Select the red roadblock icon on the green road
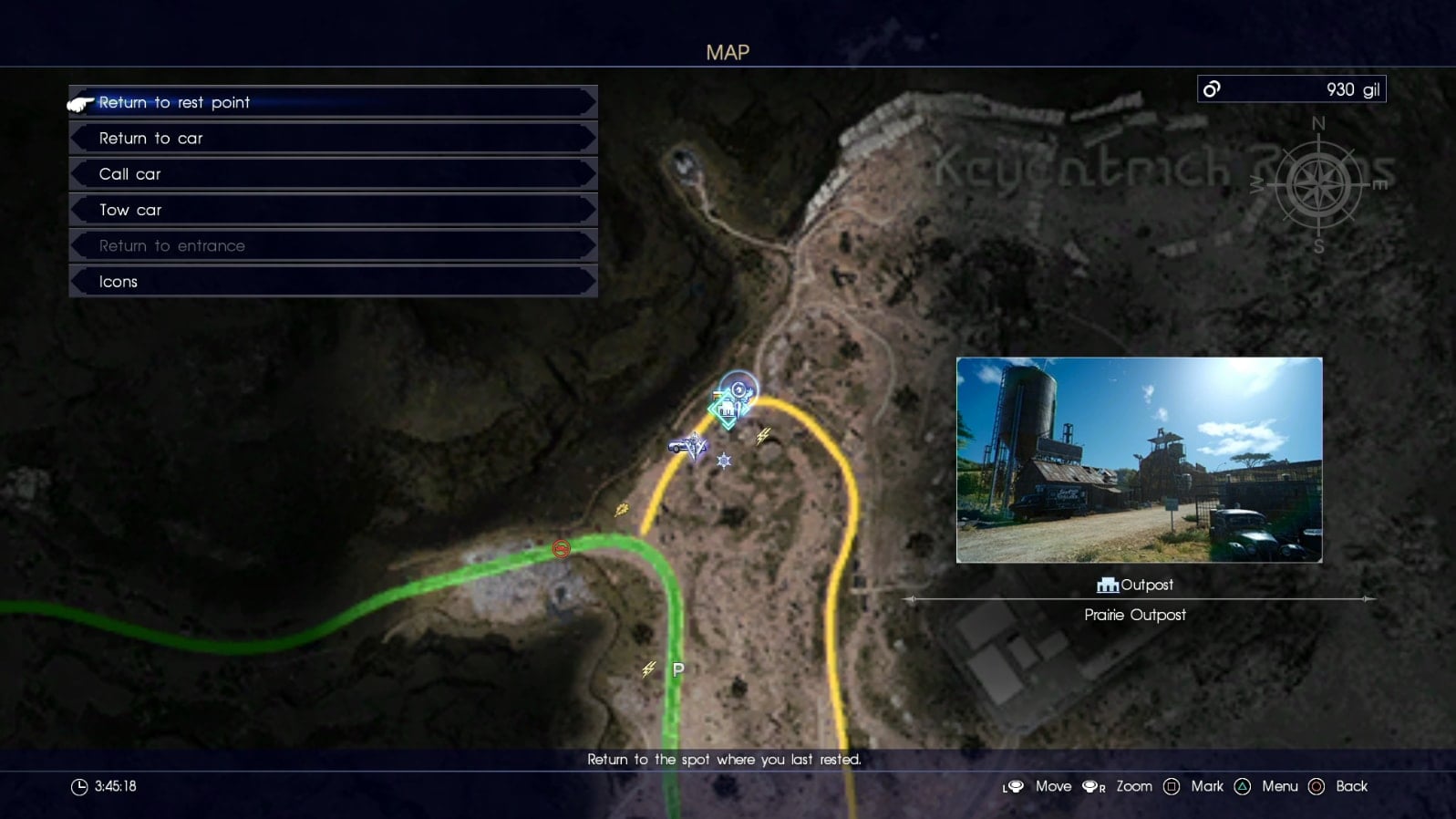Viewport: 1456px width, 819px height. coord(560,549)
